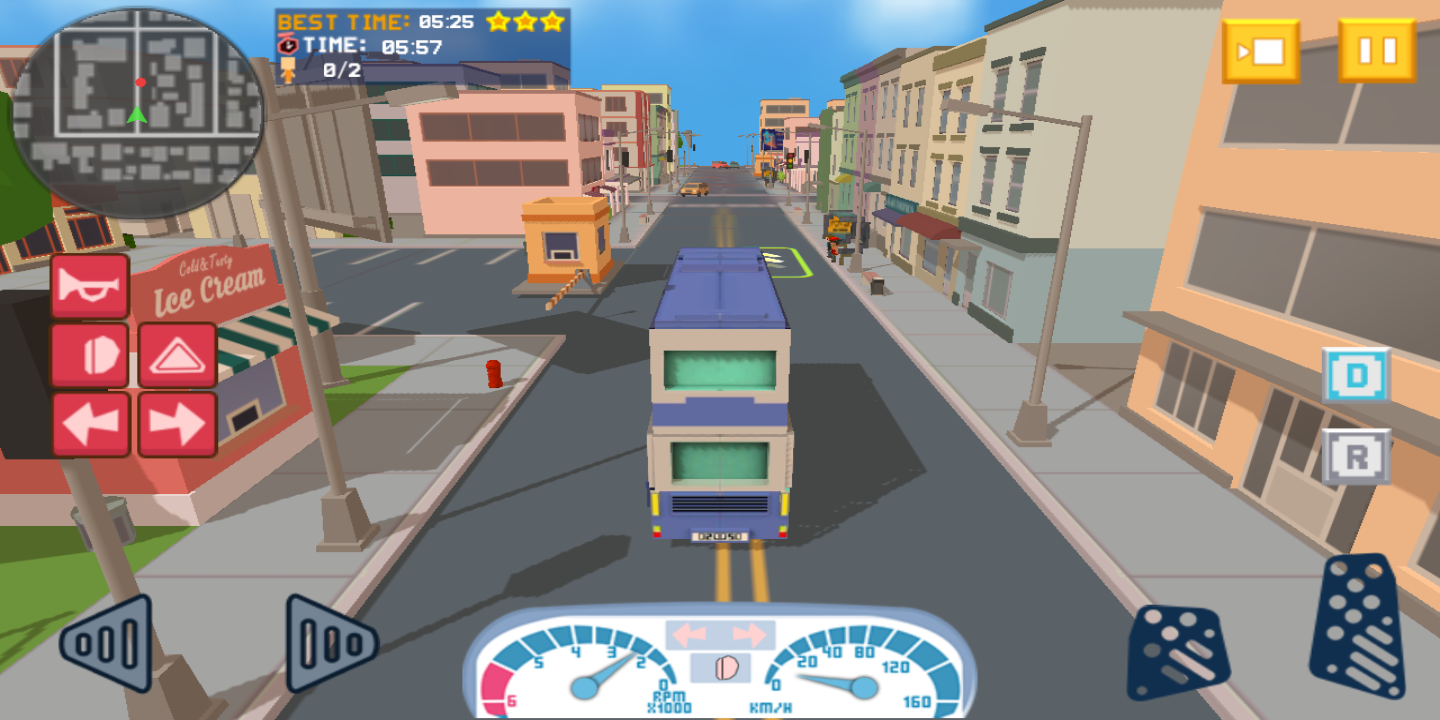Turn on the right indicator arrow

177,424
